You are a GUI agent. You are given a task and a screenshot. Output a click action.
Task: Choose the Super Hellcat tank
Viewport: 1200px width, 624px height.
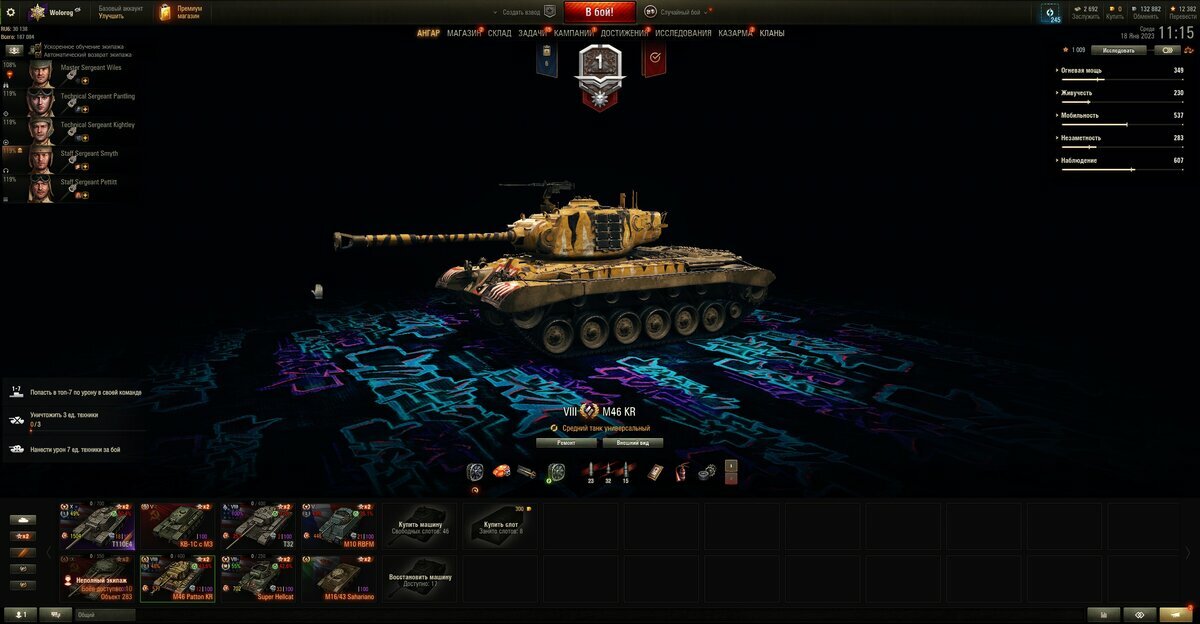257,579
